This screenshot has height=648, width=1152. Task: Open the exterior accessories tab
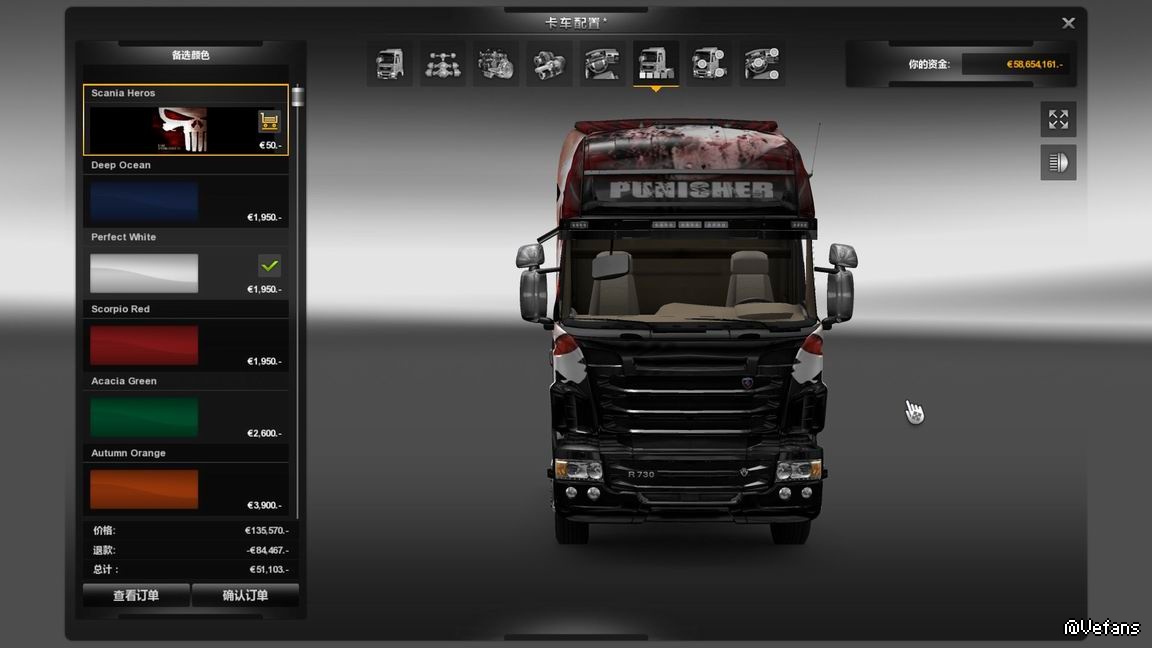coord(709,64)
